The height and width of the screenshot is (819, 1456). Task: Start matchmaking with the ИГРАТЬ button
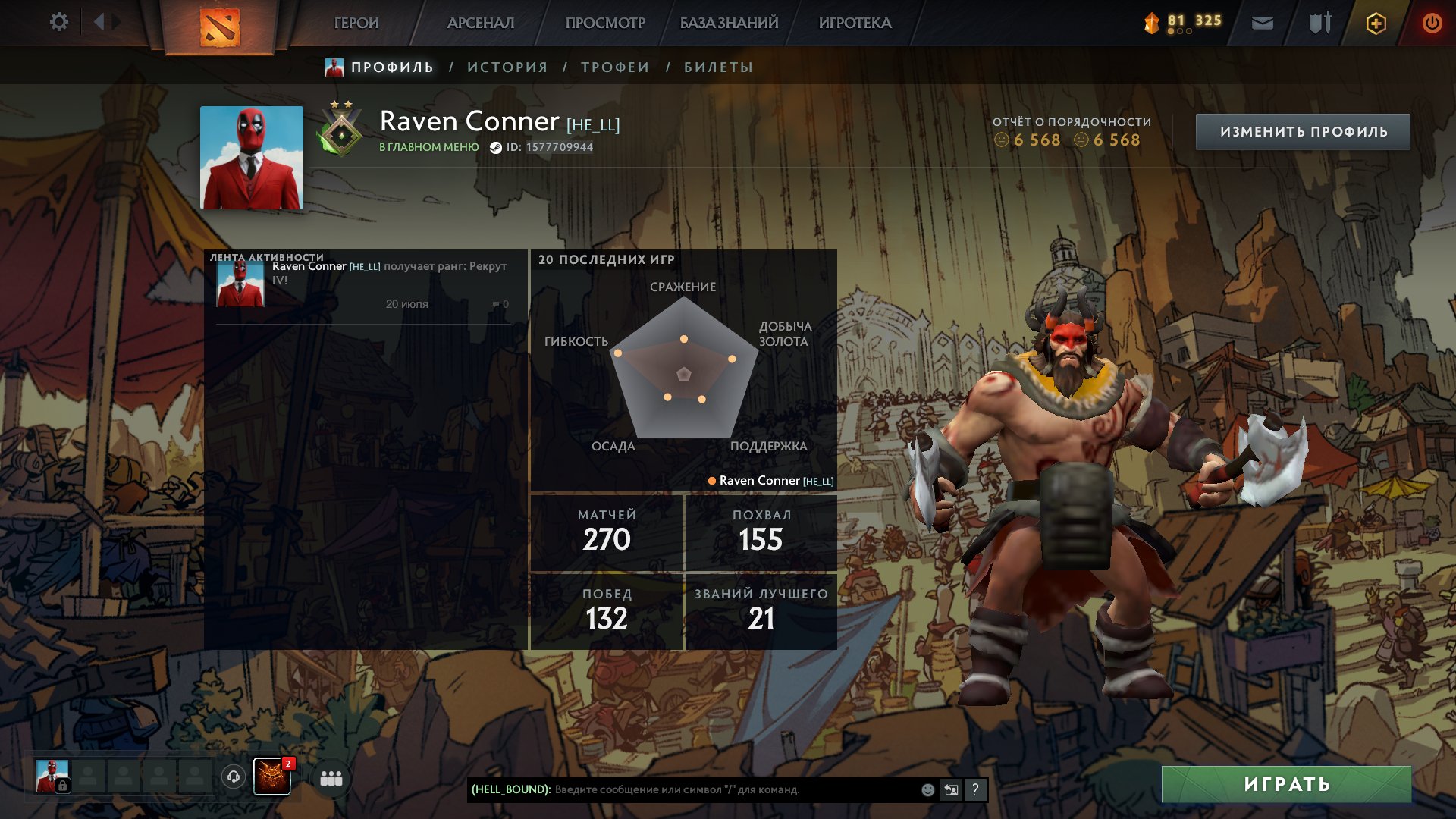1286,784
